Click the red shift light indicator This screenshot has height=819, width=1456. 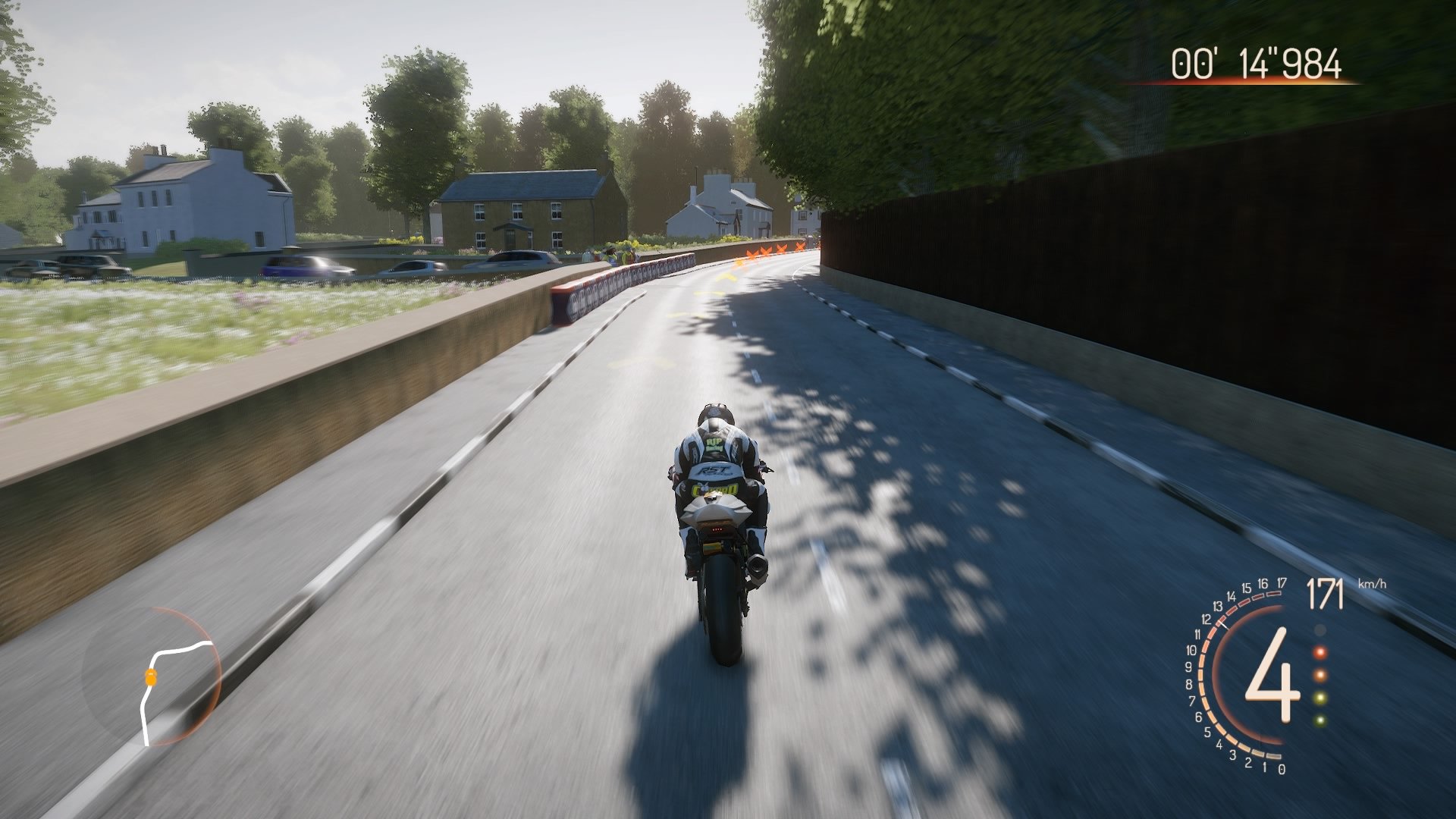(1319, 653)
